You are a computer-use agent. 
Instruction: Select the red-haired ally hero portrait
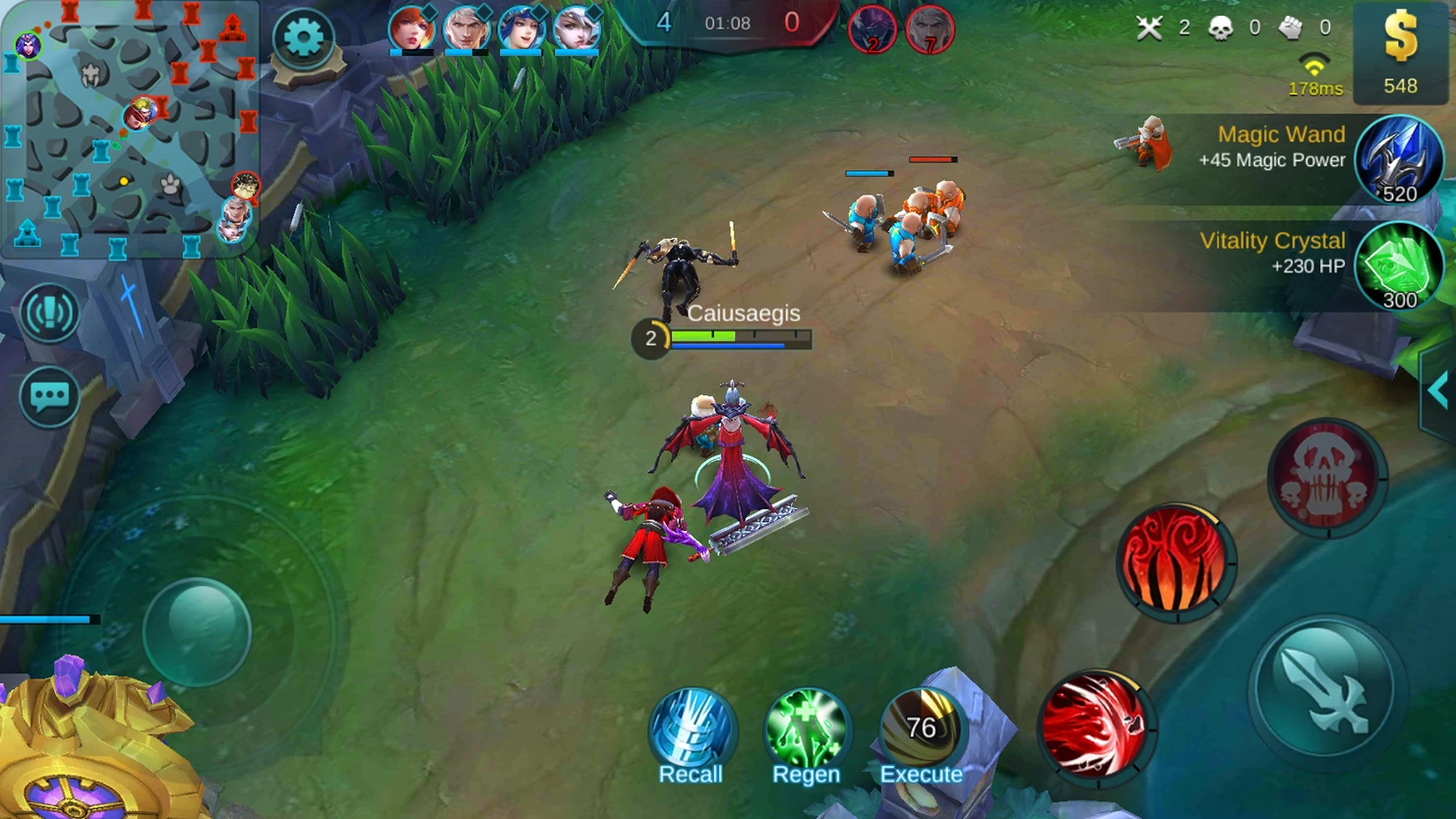(x=411, y=29)
